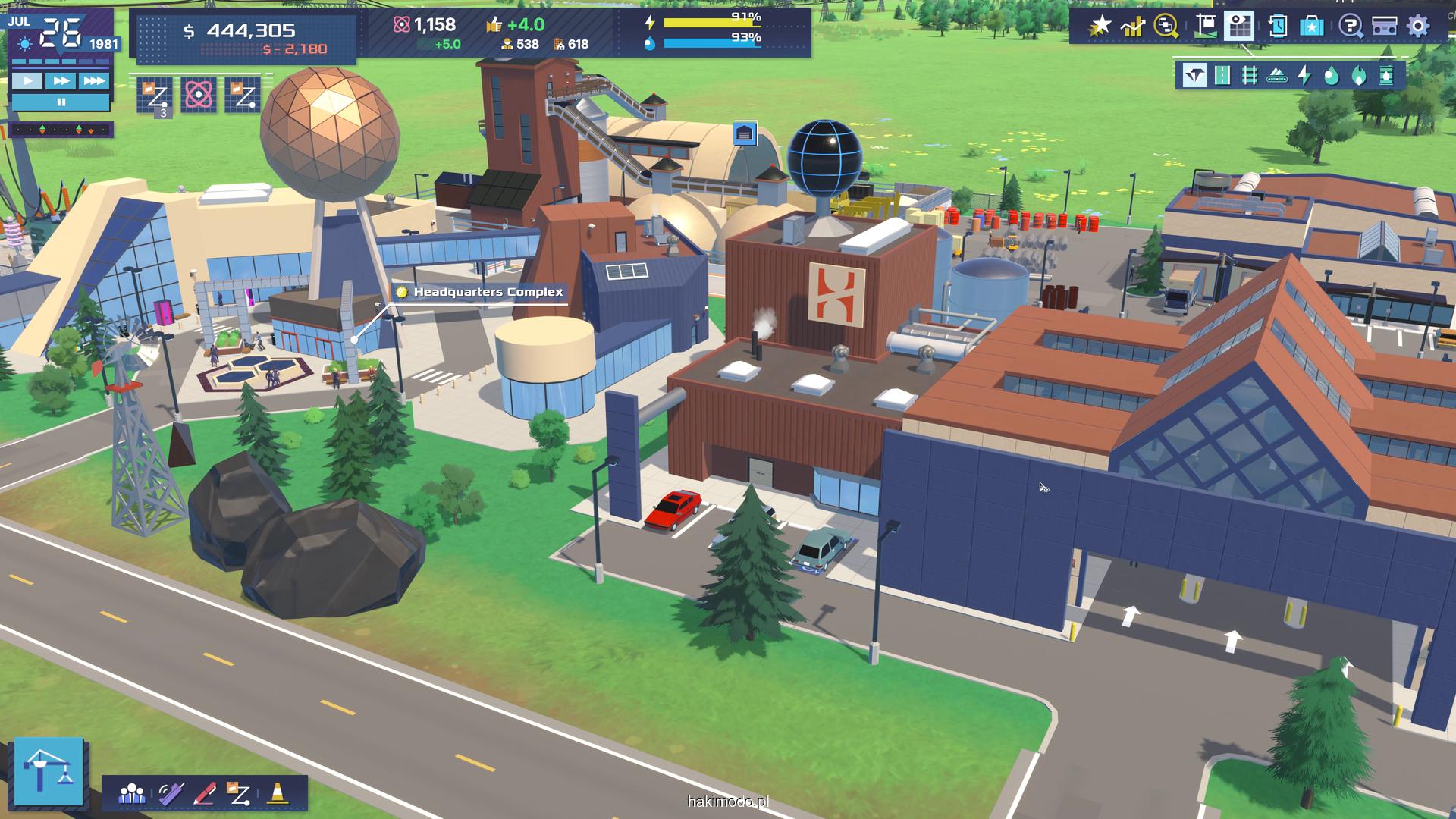Open the land purchase signpost tool
This screenshot has height=819, width=1456.
1205,27
